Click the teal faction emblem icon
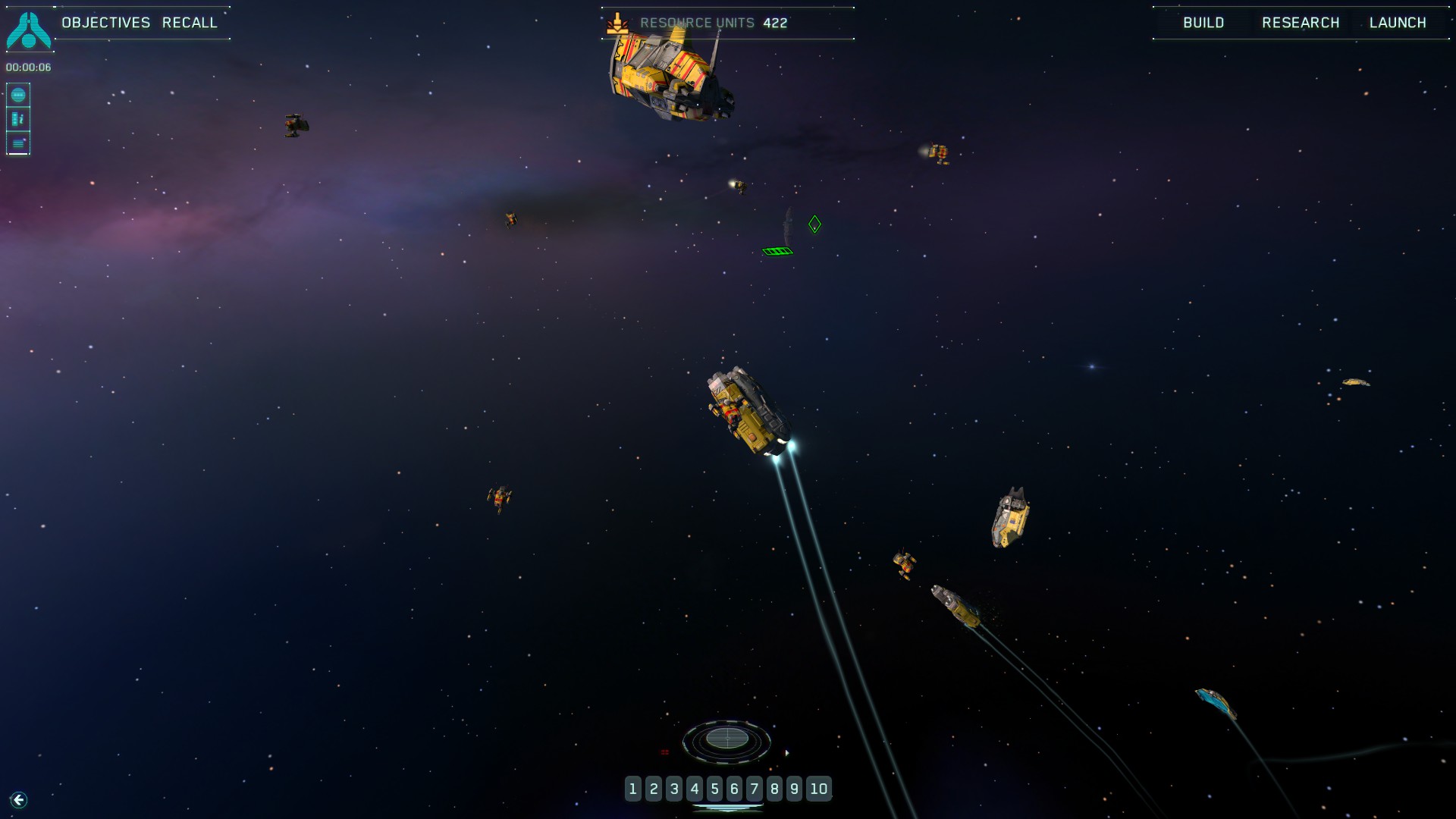 [29, 30]
